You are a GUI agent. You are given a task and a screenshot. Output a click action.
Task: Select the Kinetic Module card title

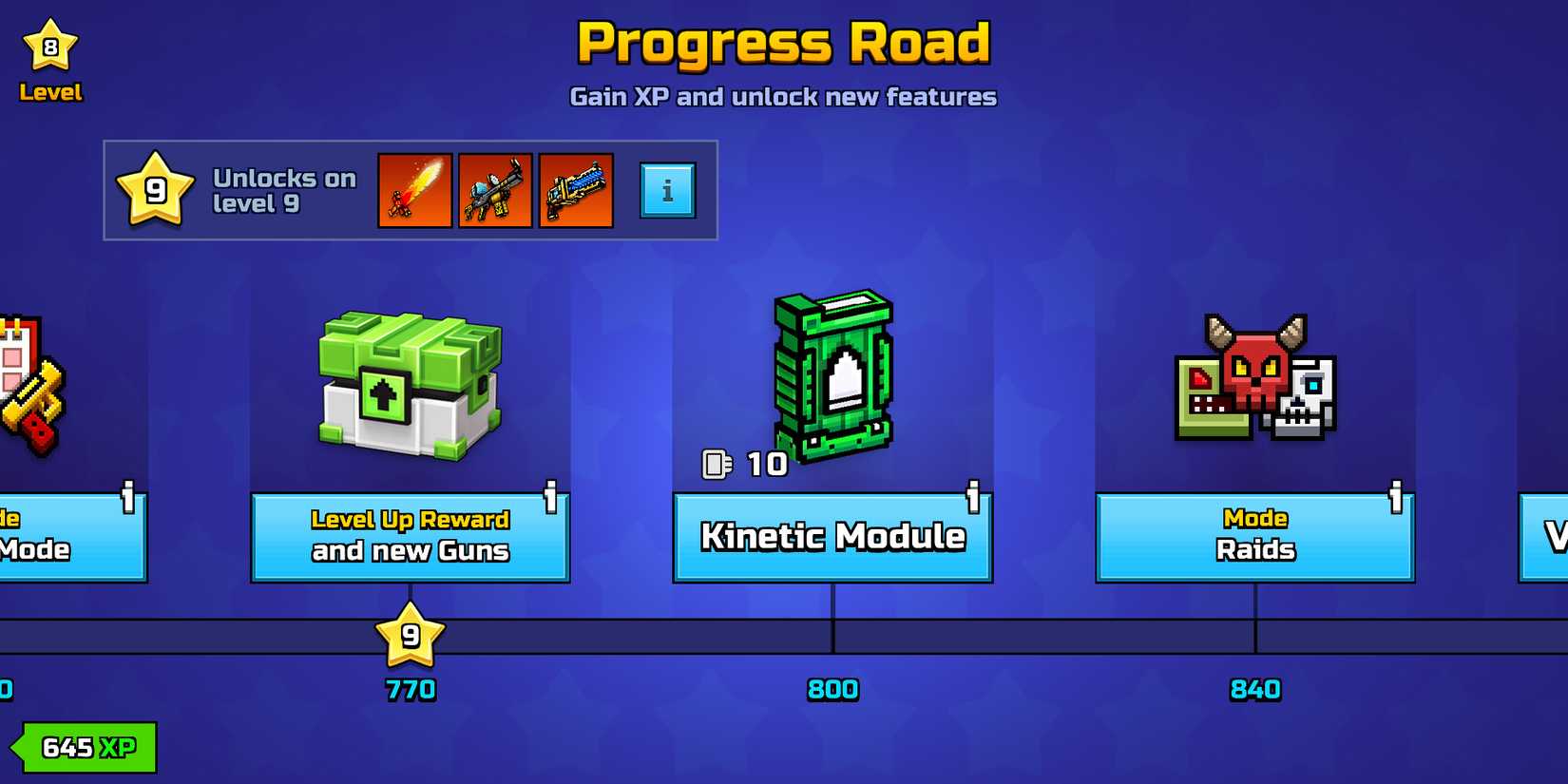click(x=832, y=538)
